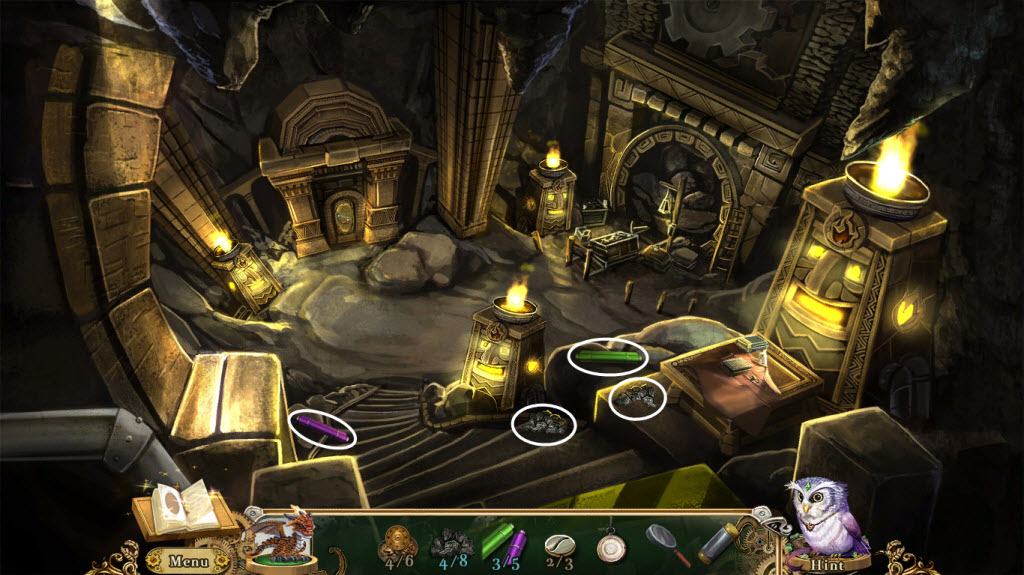Image resolution: width=1024 pixels, height=575 pixels.
Task: Collect the circled green crayon
Action: pyautogui.click(x=607, y=355)
